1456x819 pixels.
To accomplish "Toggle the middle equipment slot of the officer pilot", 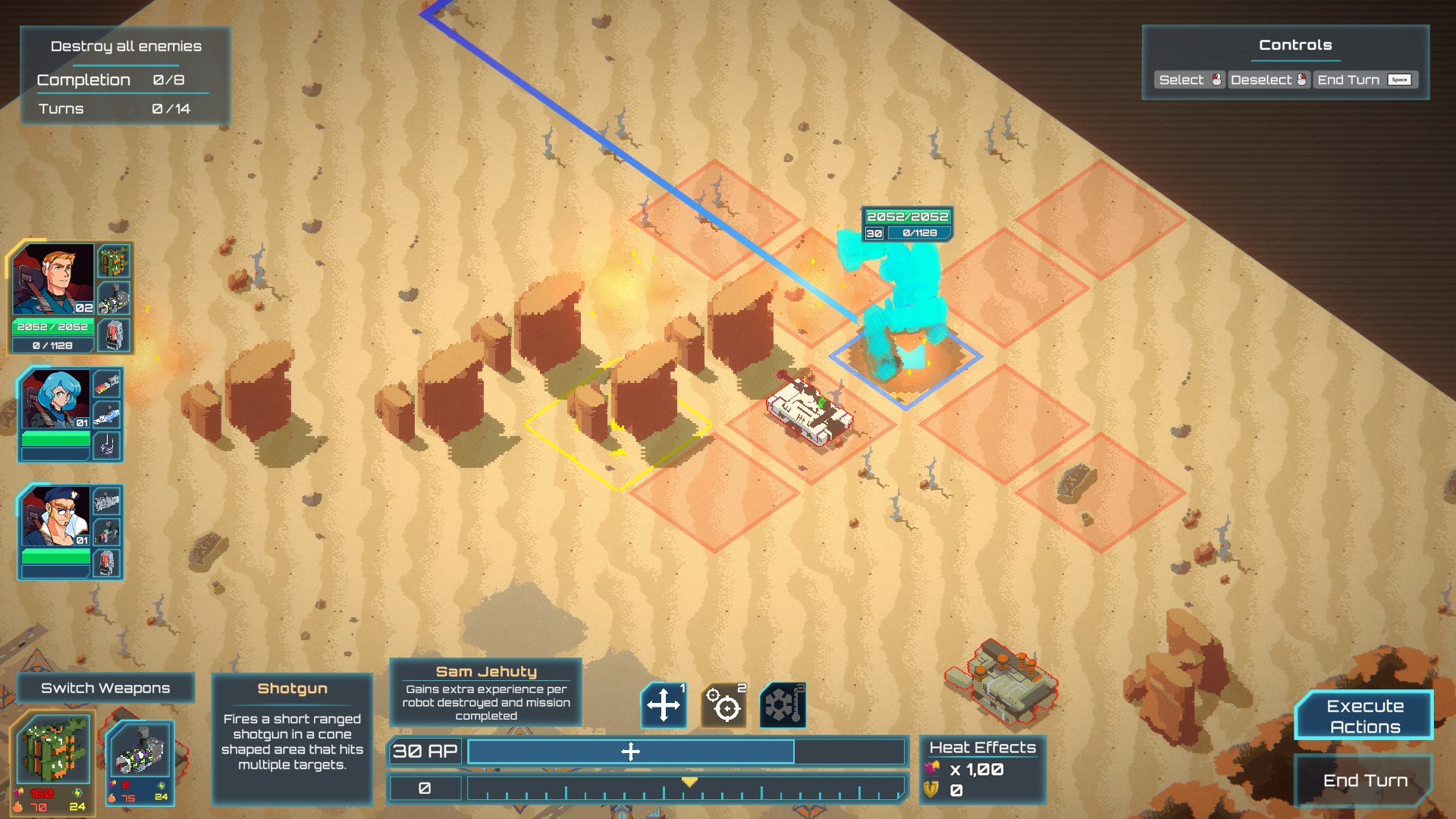I will click(x=108, y=531).
